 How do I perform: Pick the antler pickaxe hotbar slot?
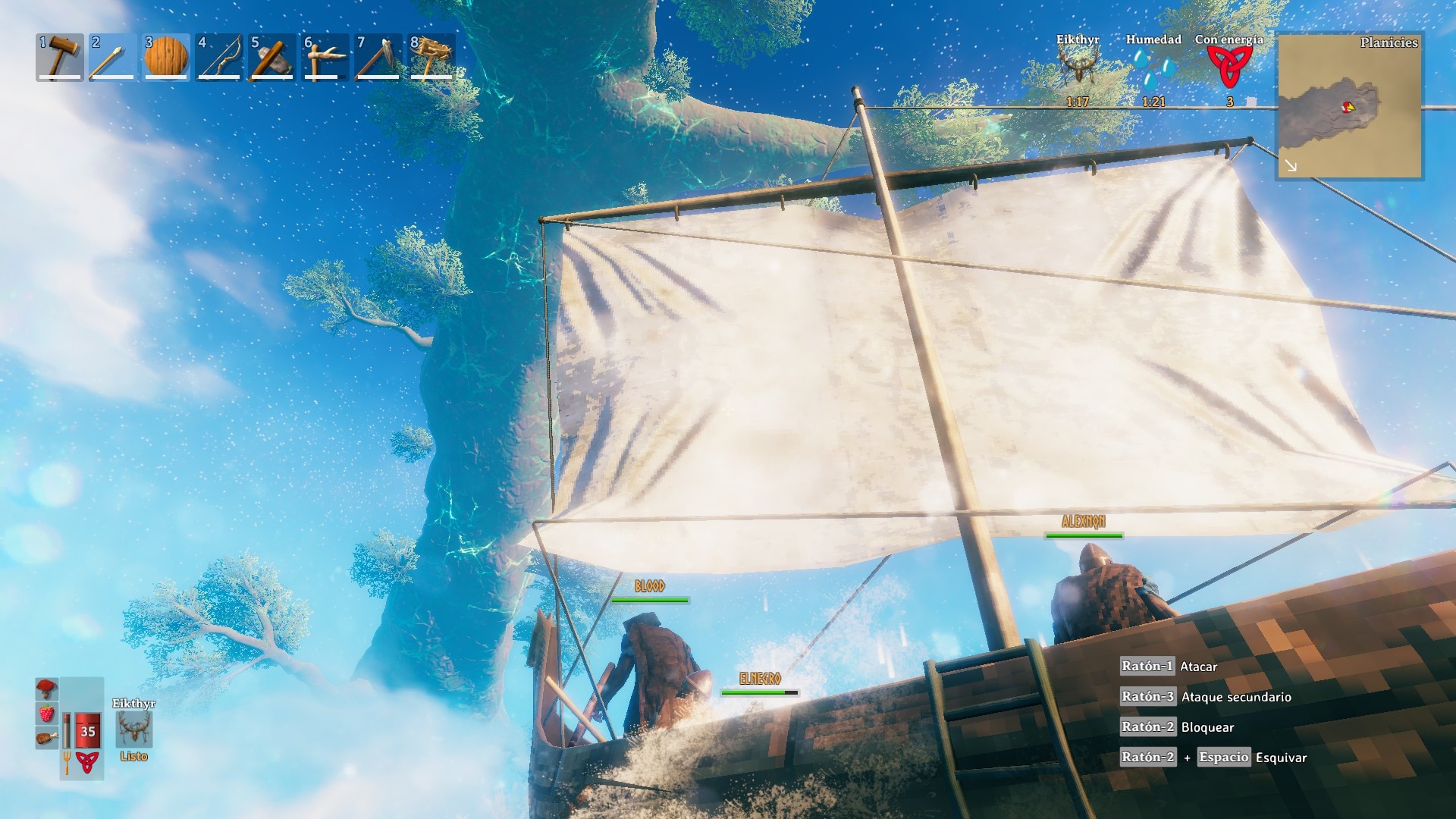click(x=325, y=57)
